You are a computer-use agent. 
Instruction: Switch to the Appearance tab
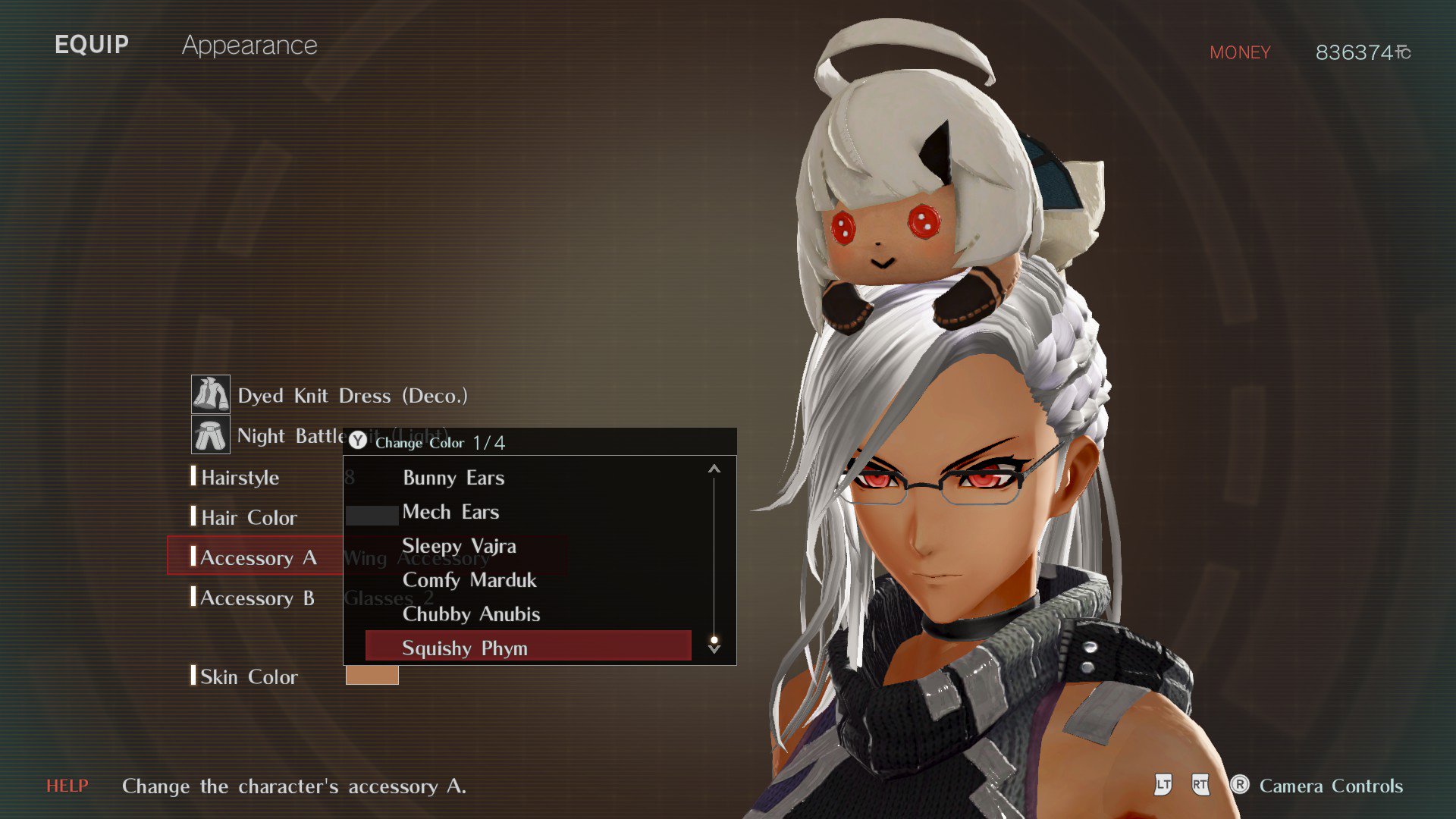[250, 45]
